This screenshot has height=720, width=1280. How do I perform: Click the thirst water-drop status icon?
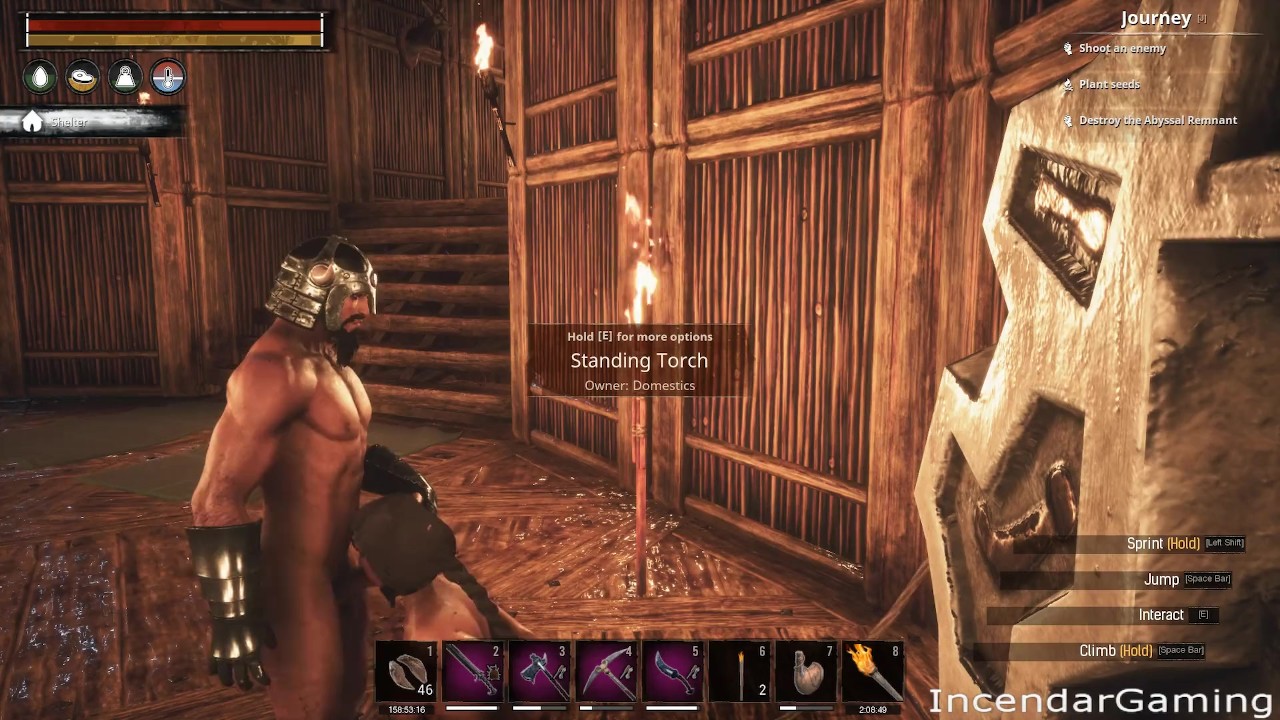(41, 78)
